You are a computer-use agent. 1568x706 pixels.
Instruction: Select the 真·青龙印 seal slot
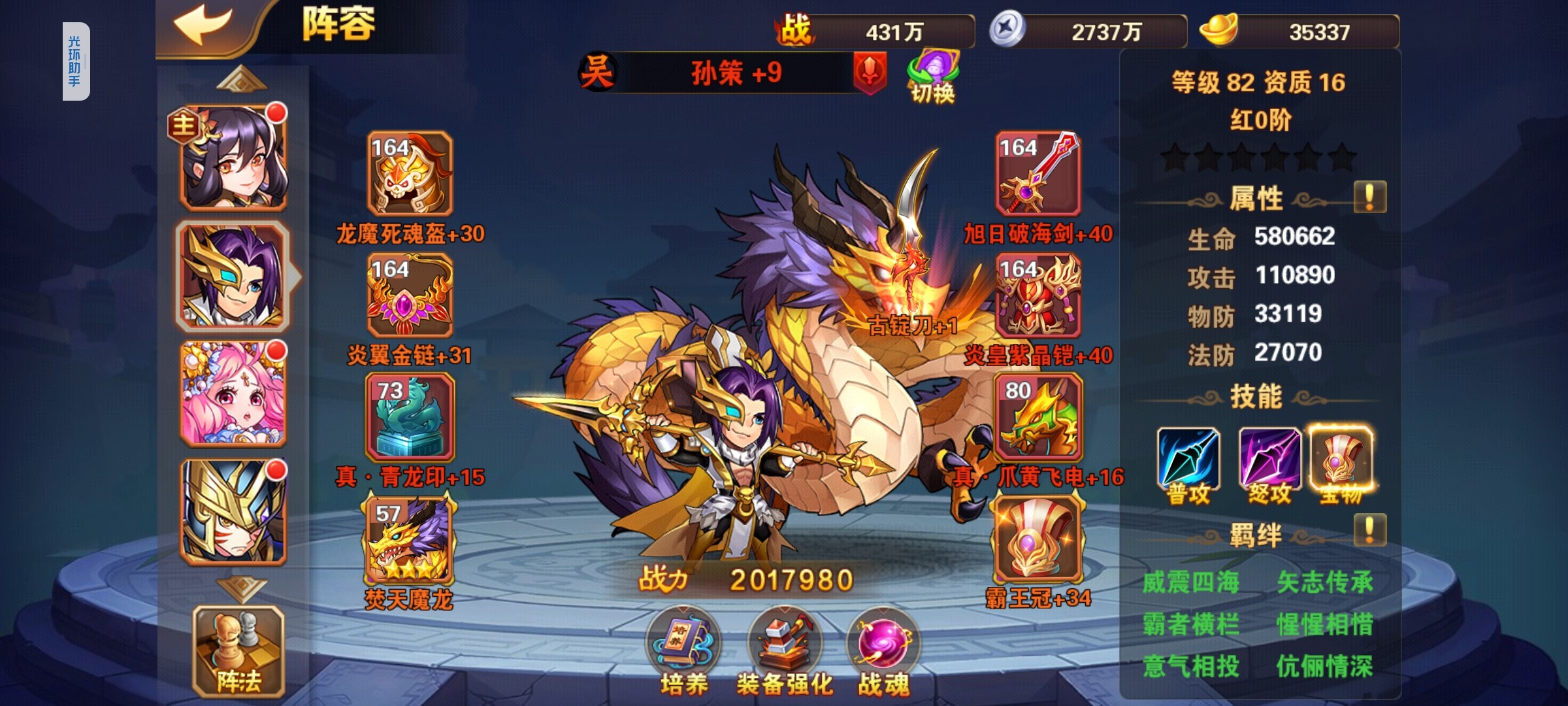pos(410,417)
